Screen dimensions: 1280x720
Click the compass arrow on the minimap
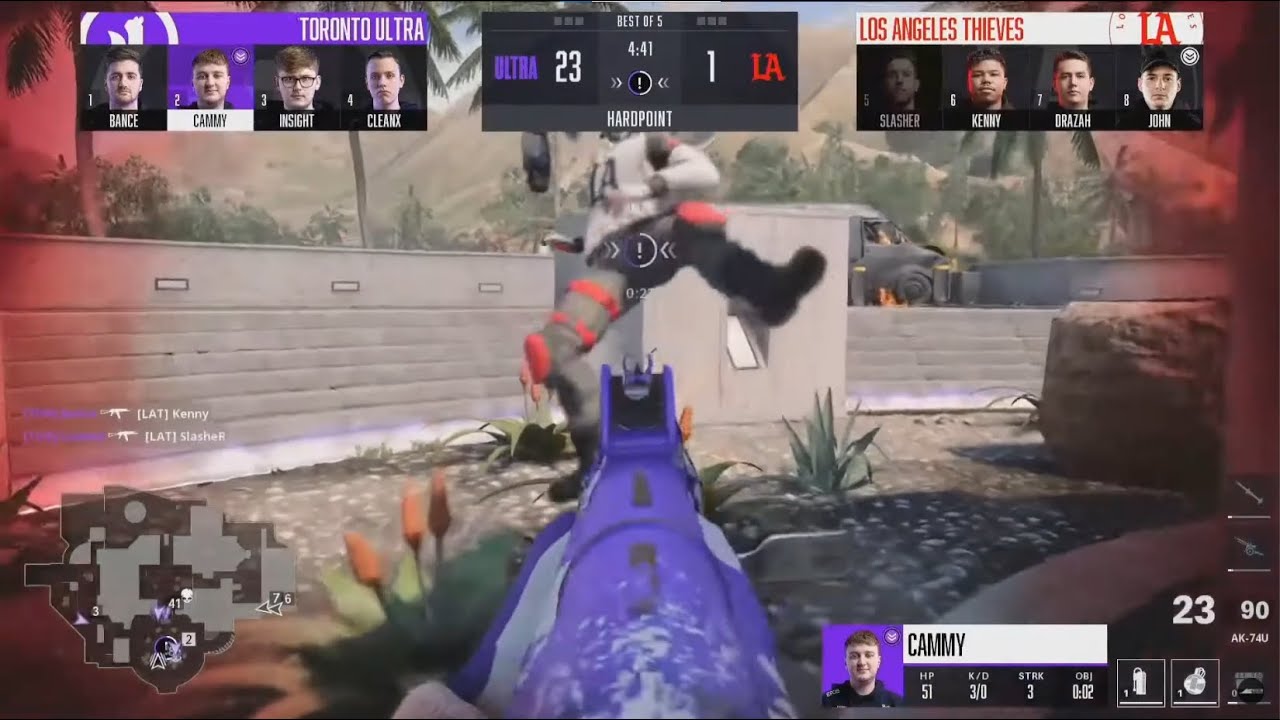[x=158, y=661]
